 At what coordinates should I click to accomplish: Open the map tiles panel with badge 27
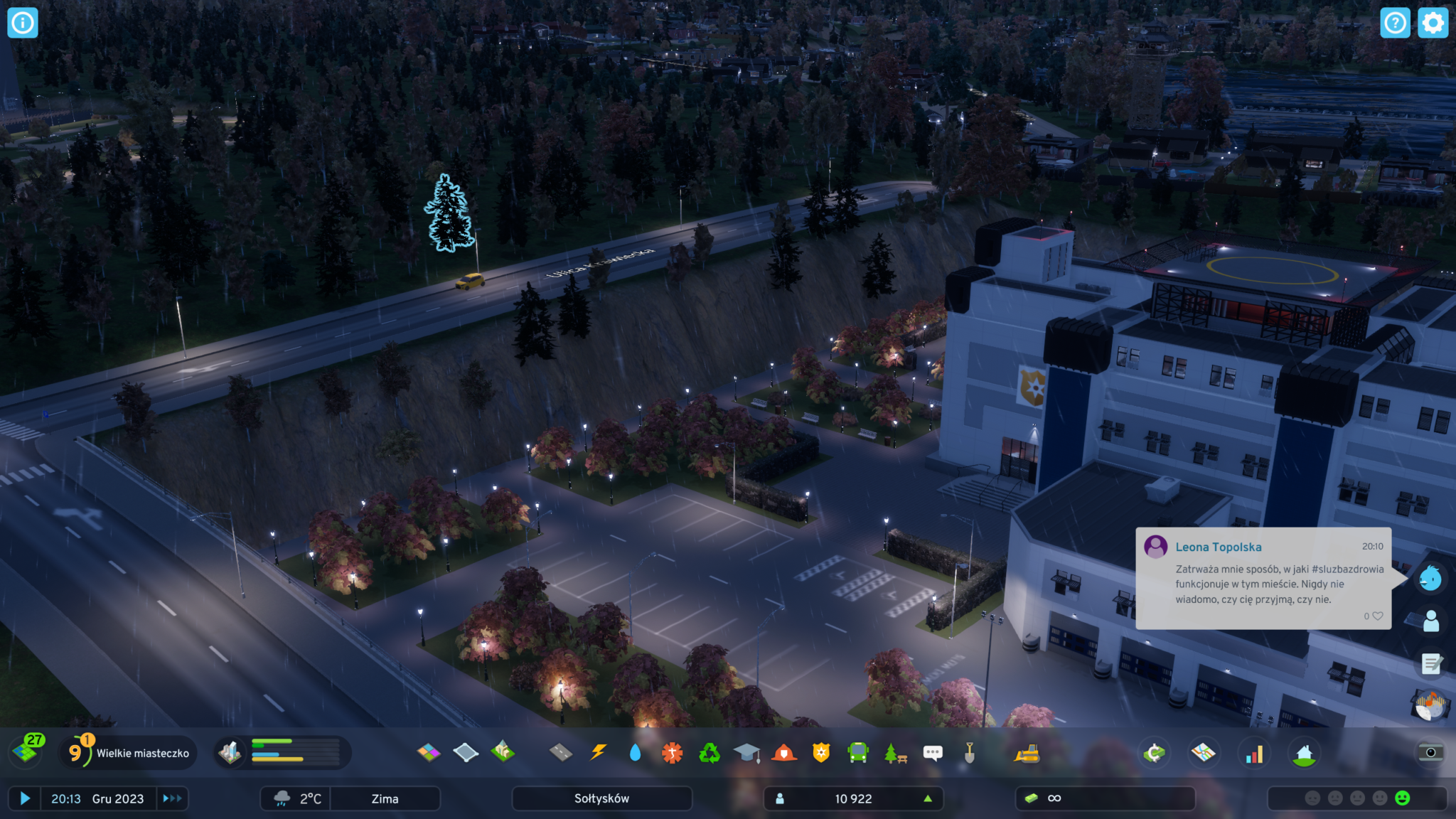[27, 751]
